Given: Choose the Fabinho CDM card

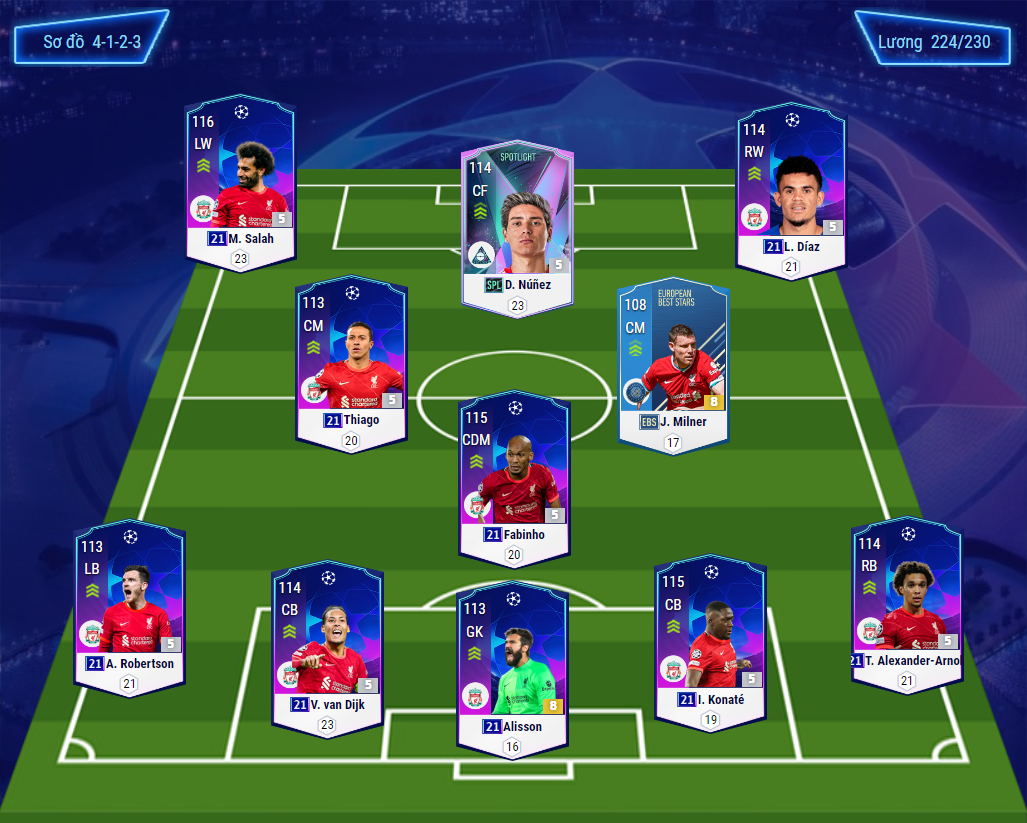Looking at the screenshot, I should point(514,476).
